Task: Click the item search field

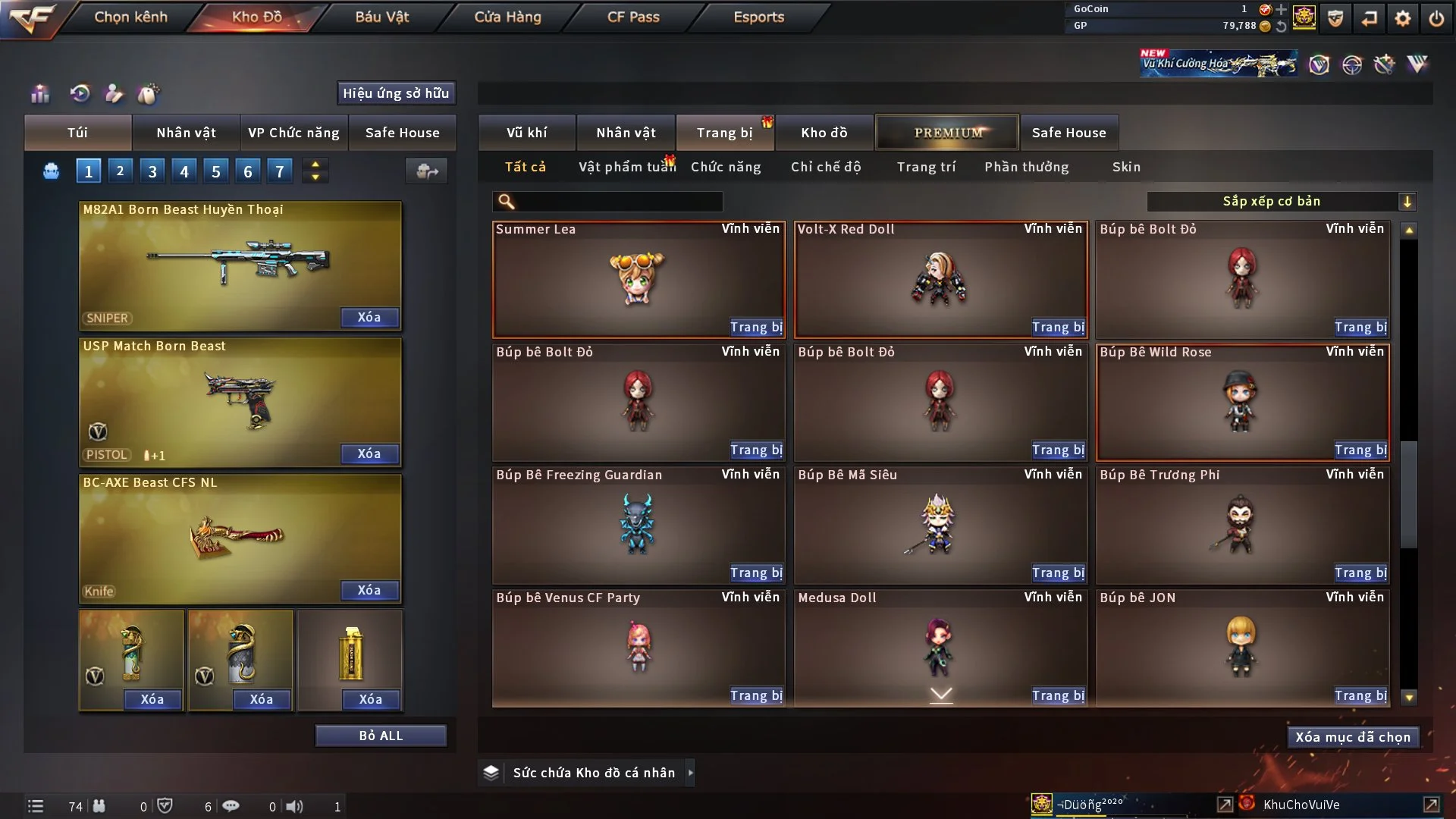Action: click(618, 201)
